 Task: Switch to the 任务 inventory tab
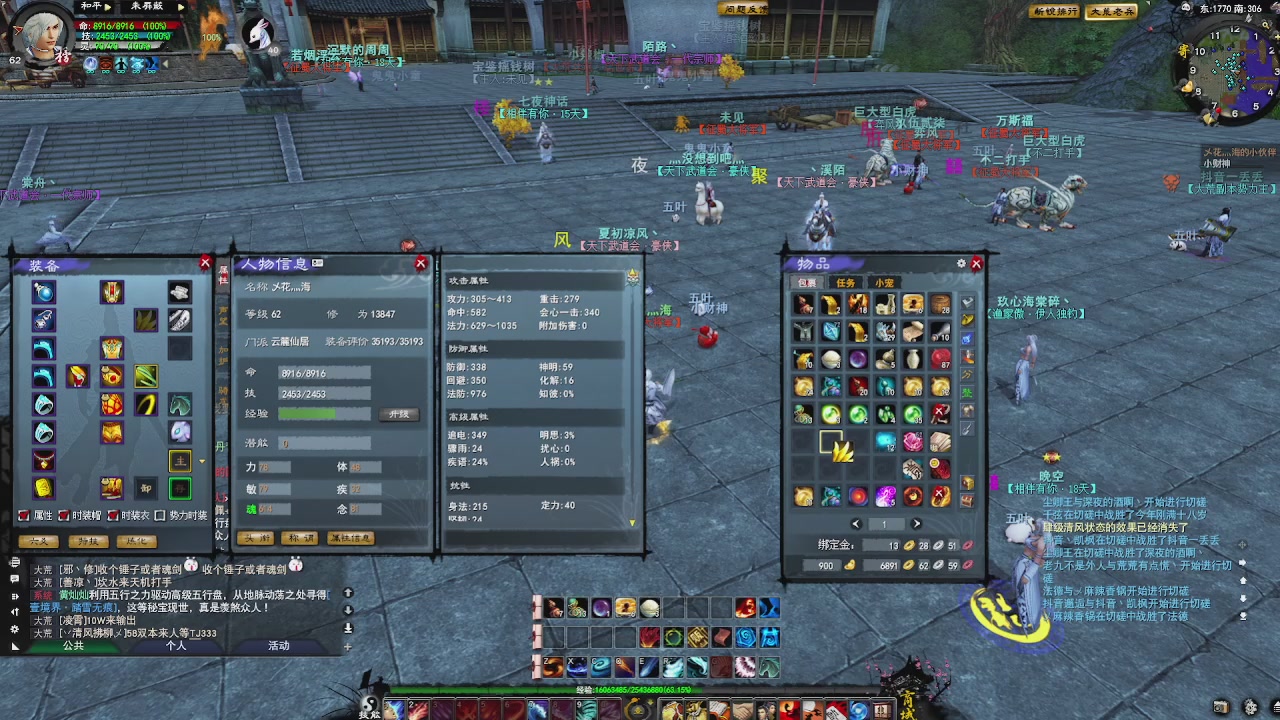pyautogui.click(x=846, y=283)
